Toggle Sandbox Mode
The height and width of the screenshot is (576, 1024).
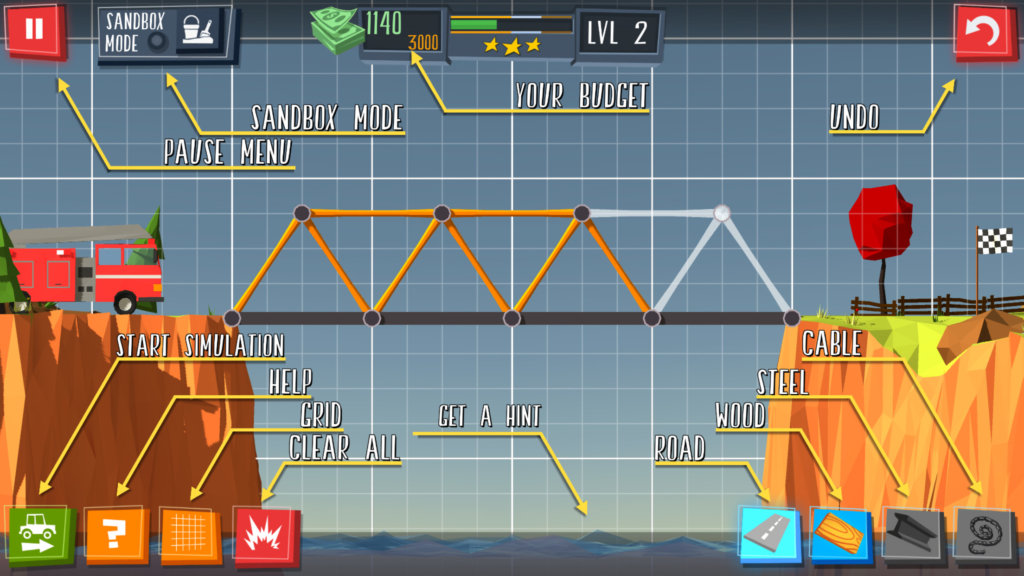point(165,32)
